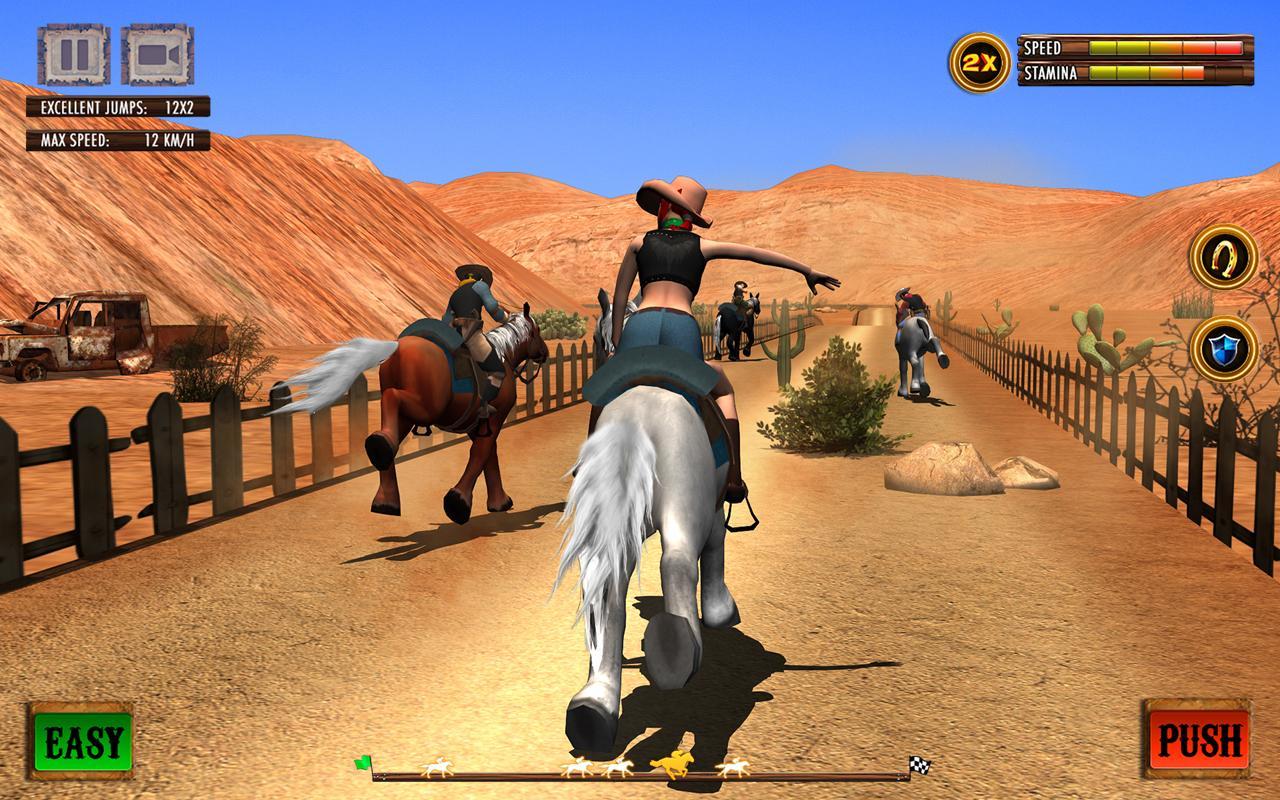
Task: Click the green start flag marker
Action: (x=362, y=763)
